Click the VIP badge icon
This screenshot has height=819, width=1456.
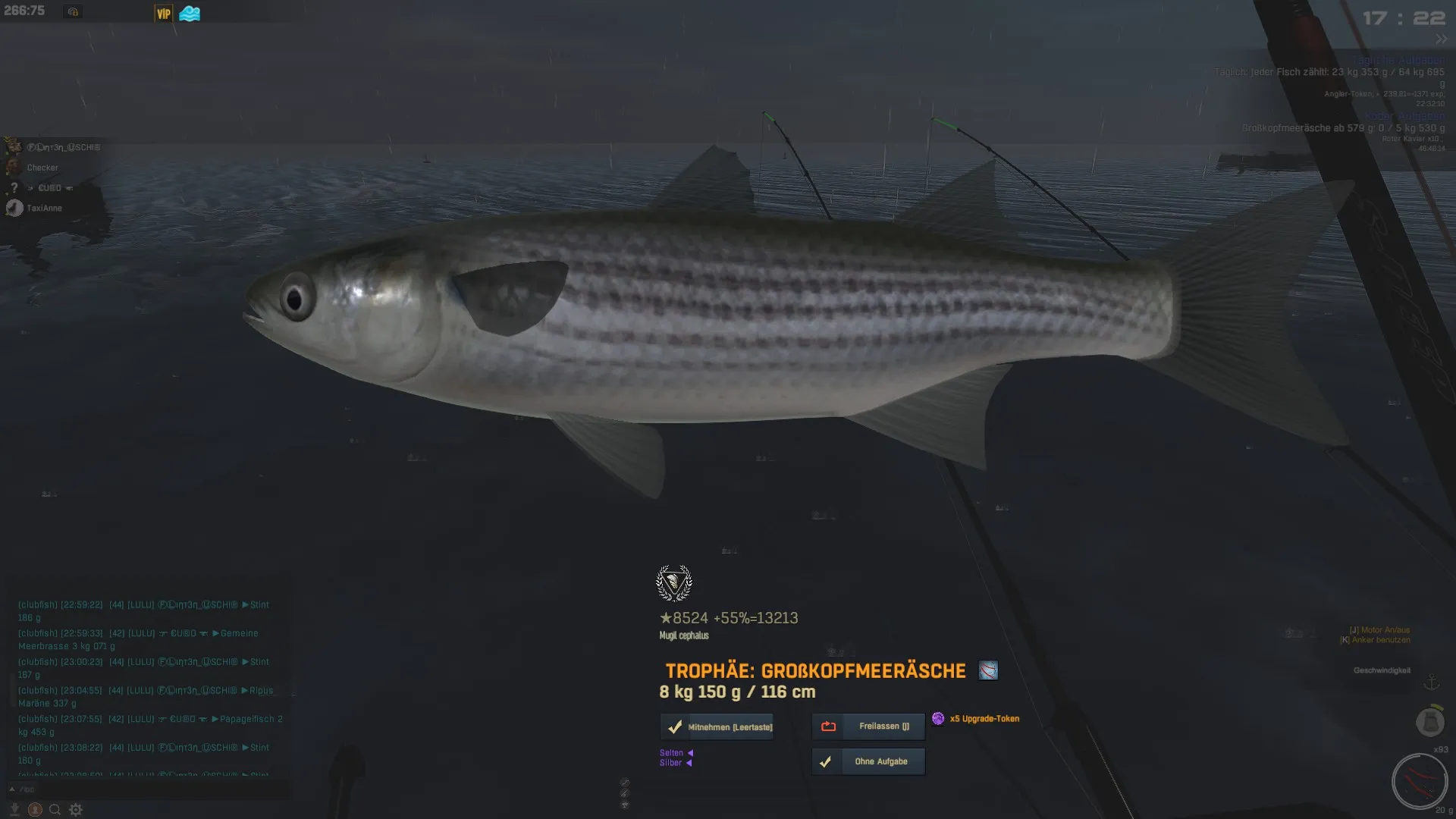click(x=163, y=14)
